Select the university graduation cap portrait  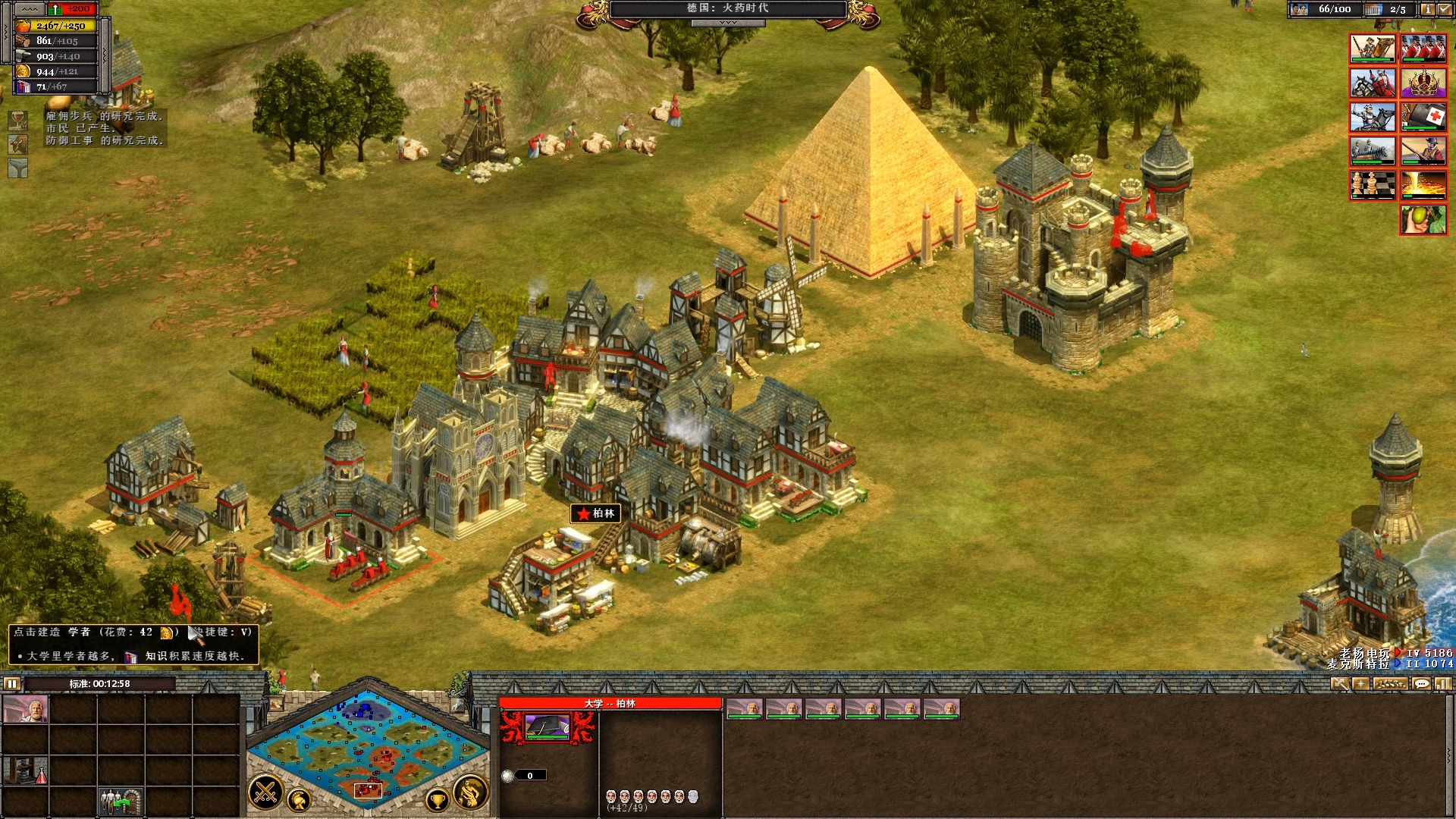pos(548,727)
